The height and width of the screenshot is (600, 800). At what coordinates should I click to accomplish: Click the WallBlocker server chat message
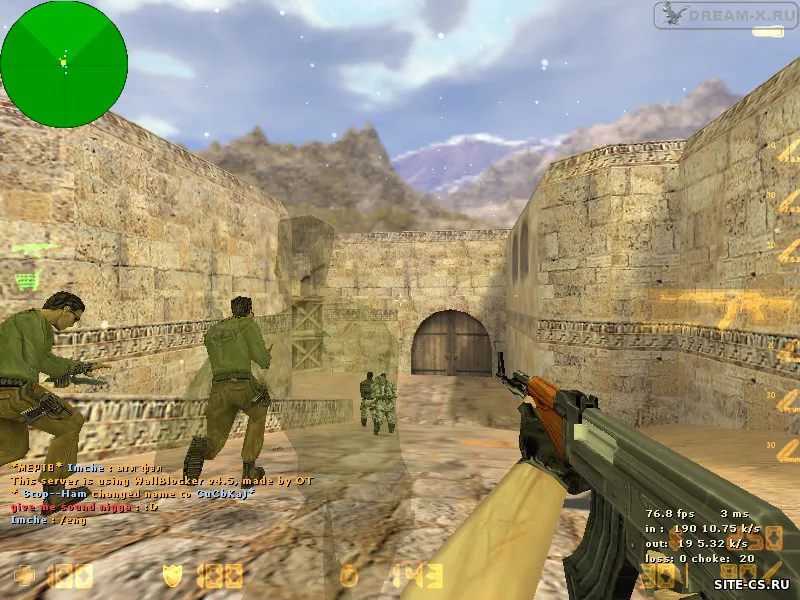coord(162,481)
